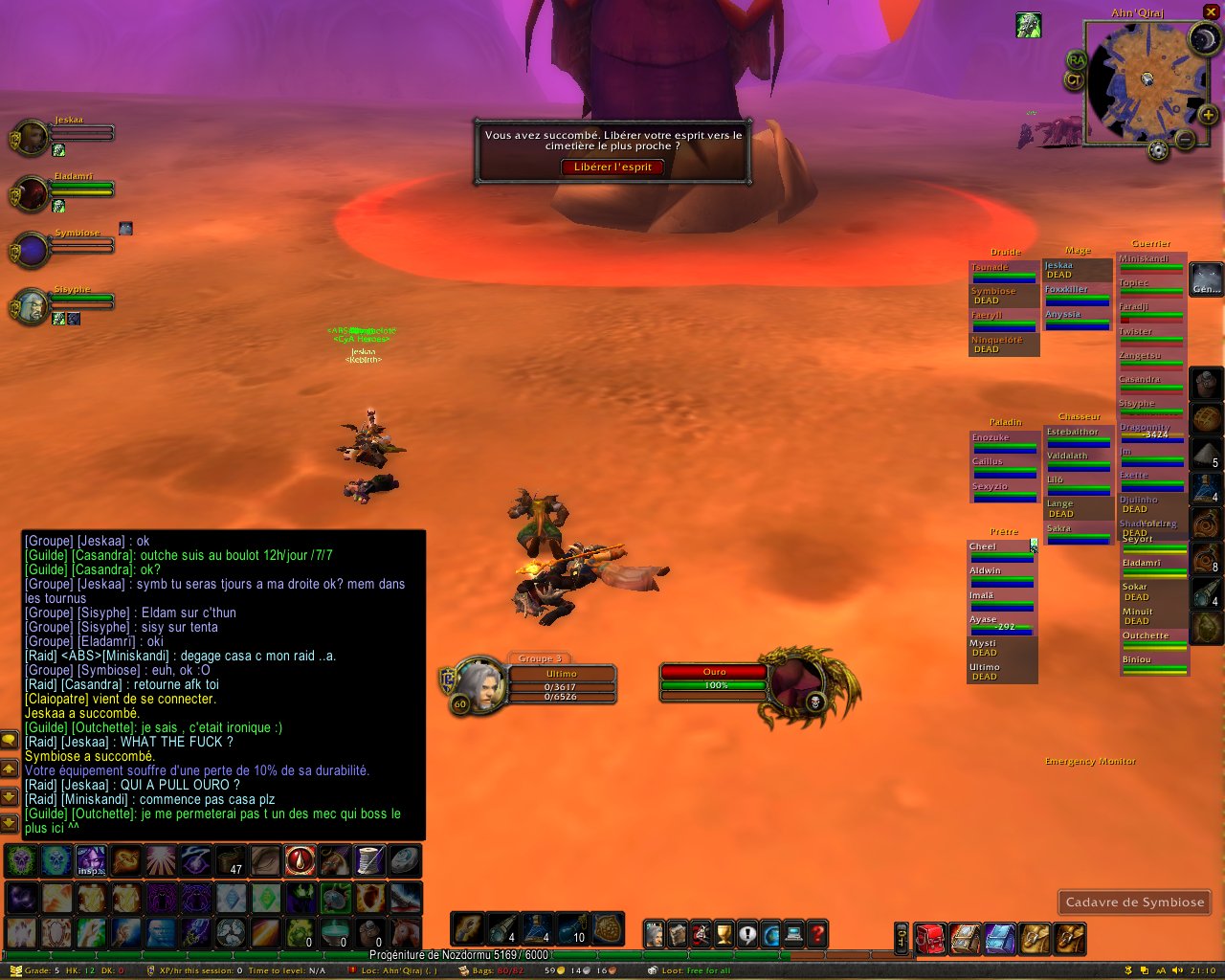
Task: Open the red question mark help menu
Action: coord(817,933)
